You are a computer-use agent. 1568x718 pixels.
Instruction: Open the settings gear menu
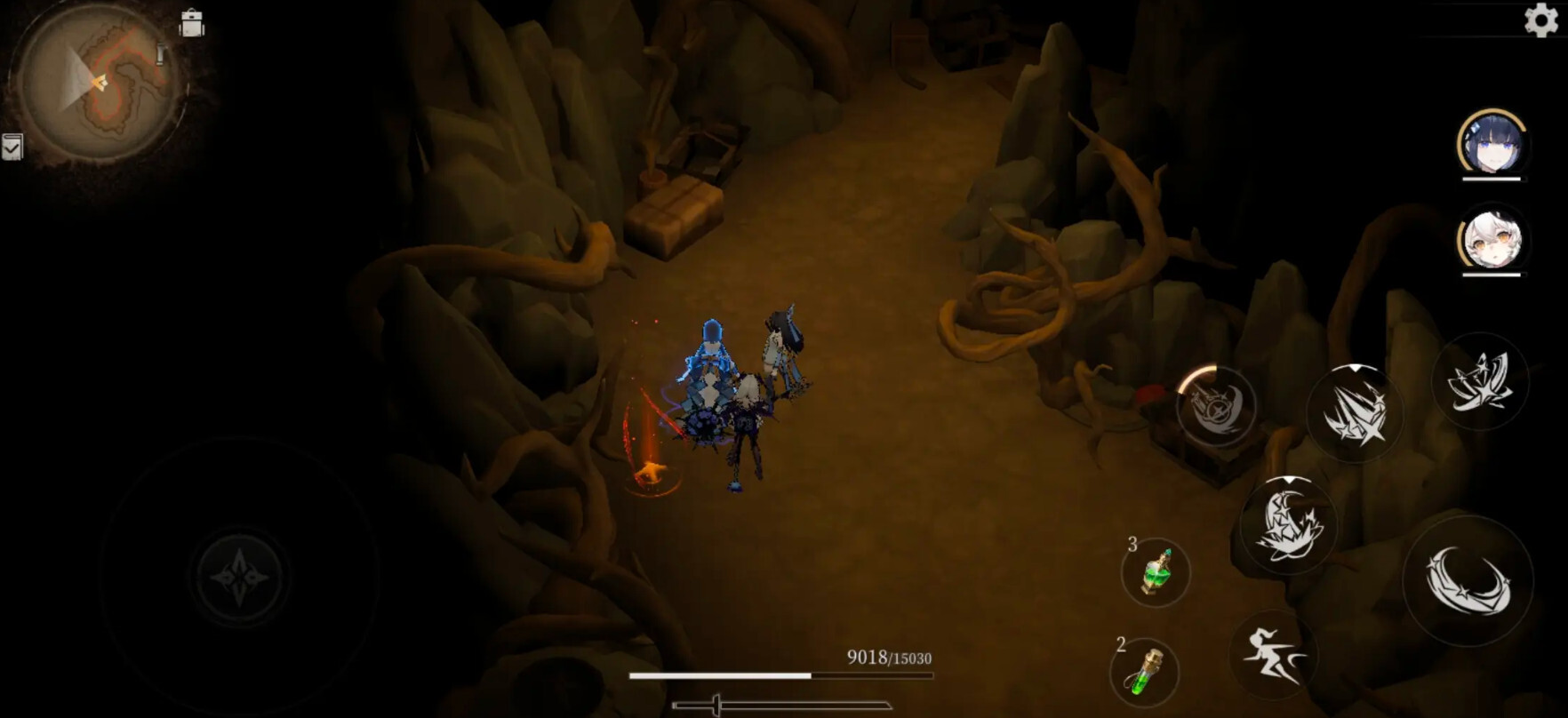(1540, 20)
